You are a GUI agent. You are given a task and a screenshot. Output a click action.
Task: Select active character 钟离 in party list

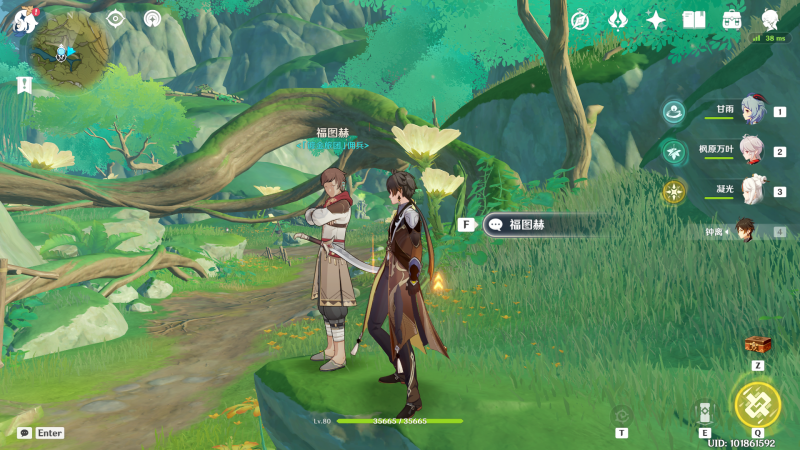746,231
